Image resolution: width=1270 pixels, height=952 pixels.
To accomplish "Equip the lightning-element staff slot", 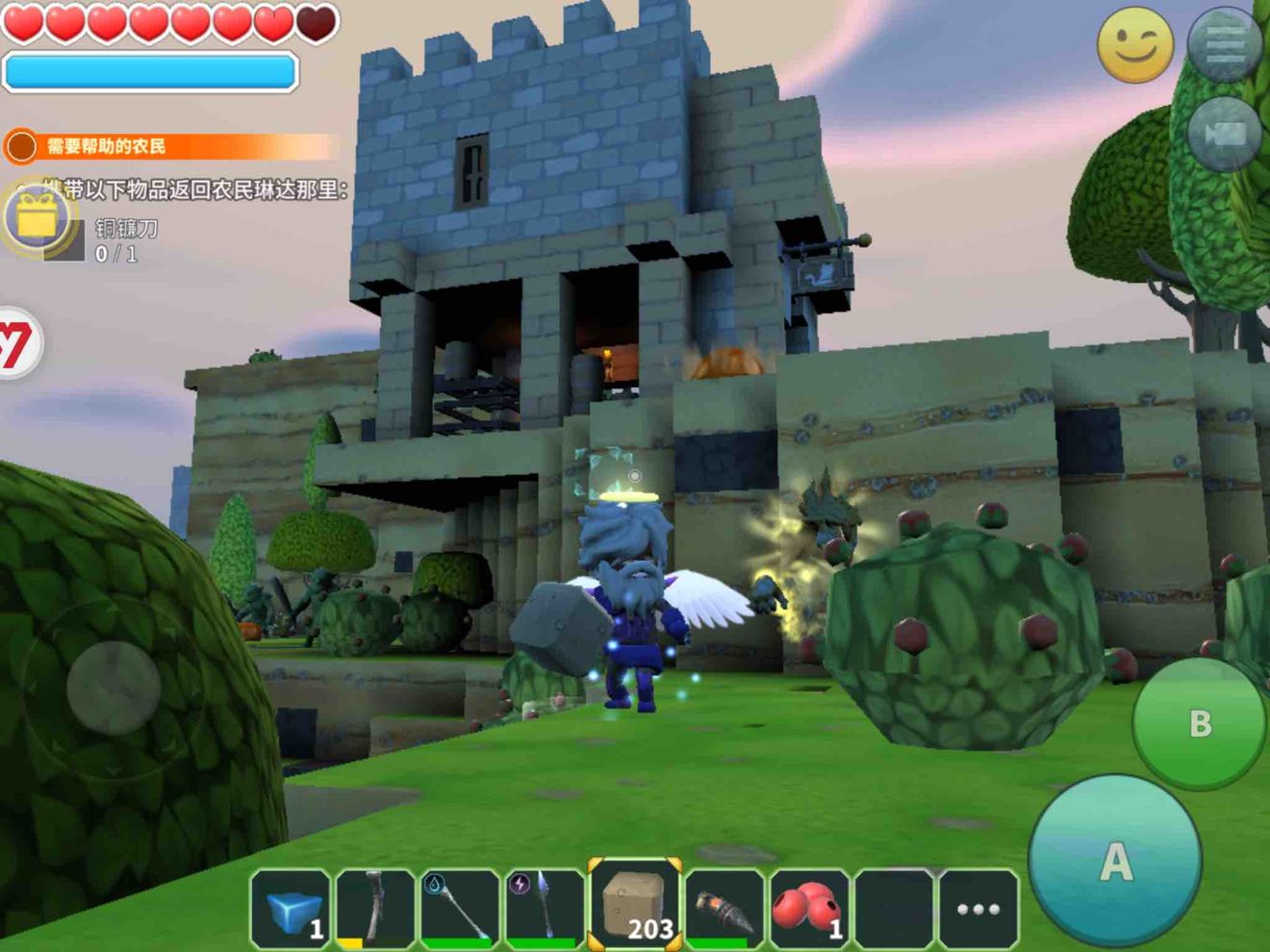I will pyautogui.click(x=544, y=909).
